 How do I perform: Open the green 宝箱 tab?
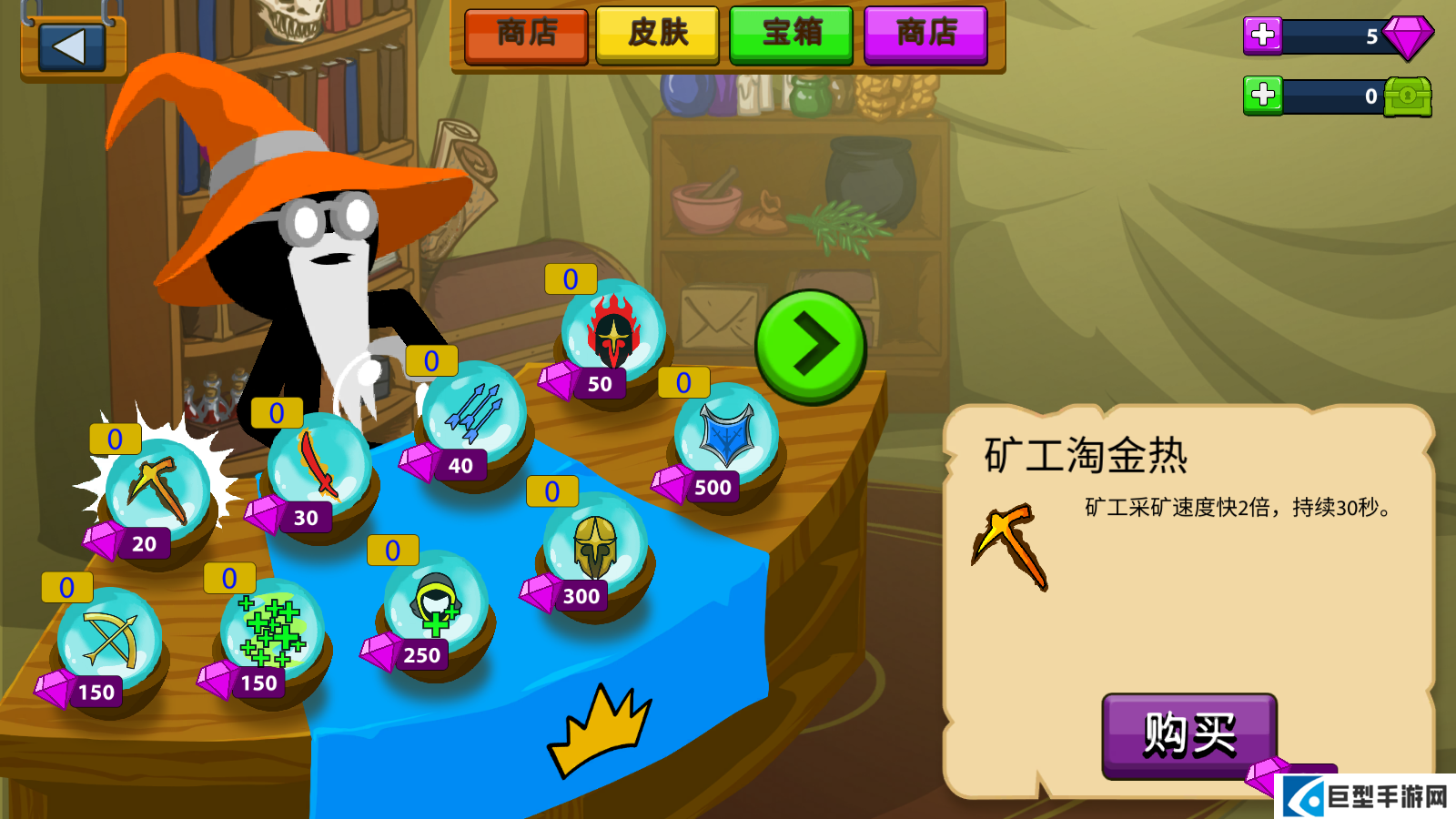coord(791,35)
